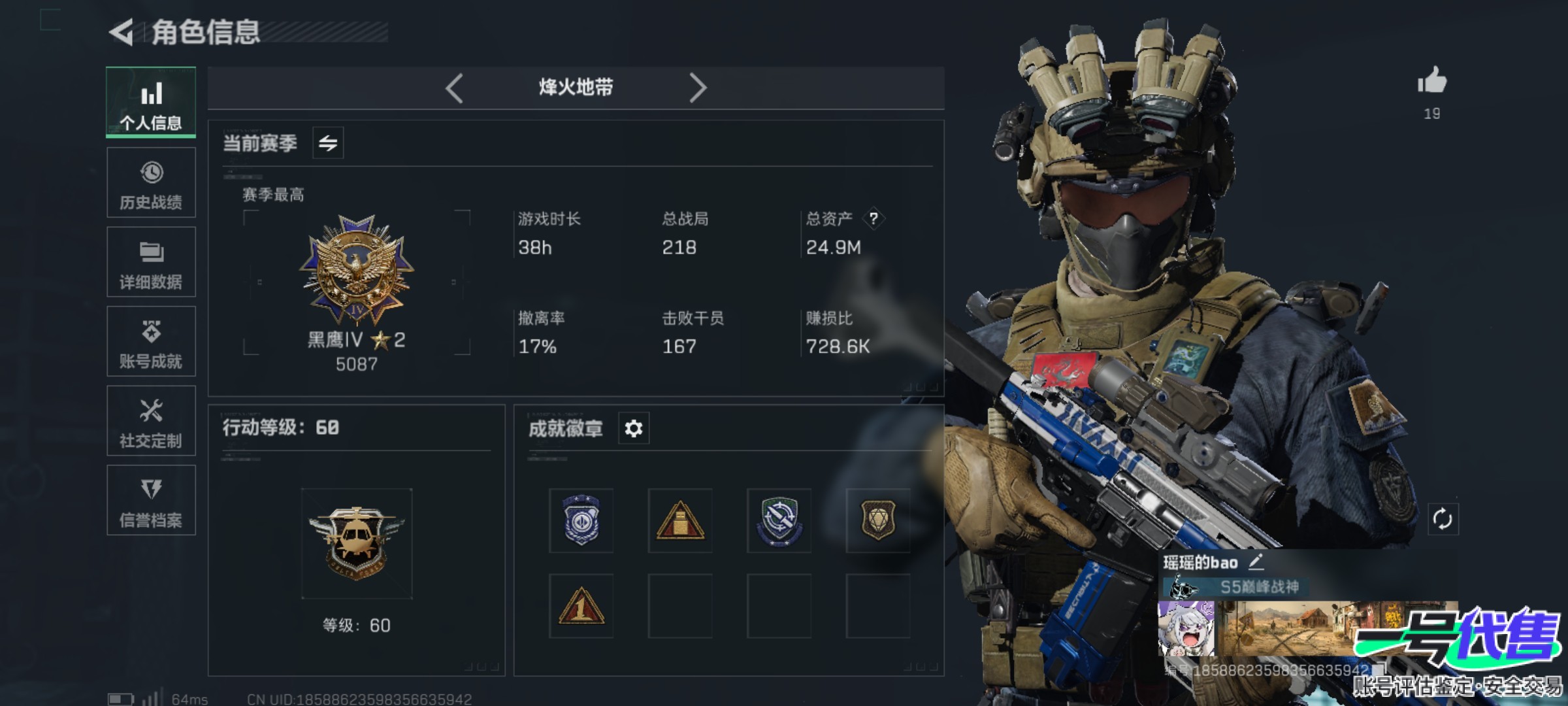Image resolution: width=1568 pixels, height=706 pixels.
Task: Switch to the 历史战绩 tab
Action: 151,183
